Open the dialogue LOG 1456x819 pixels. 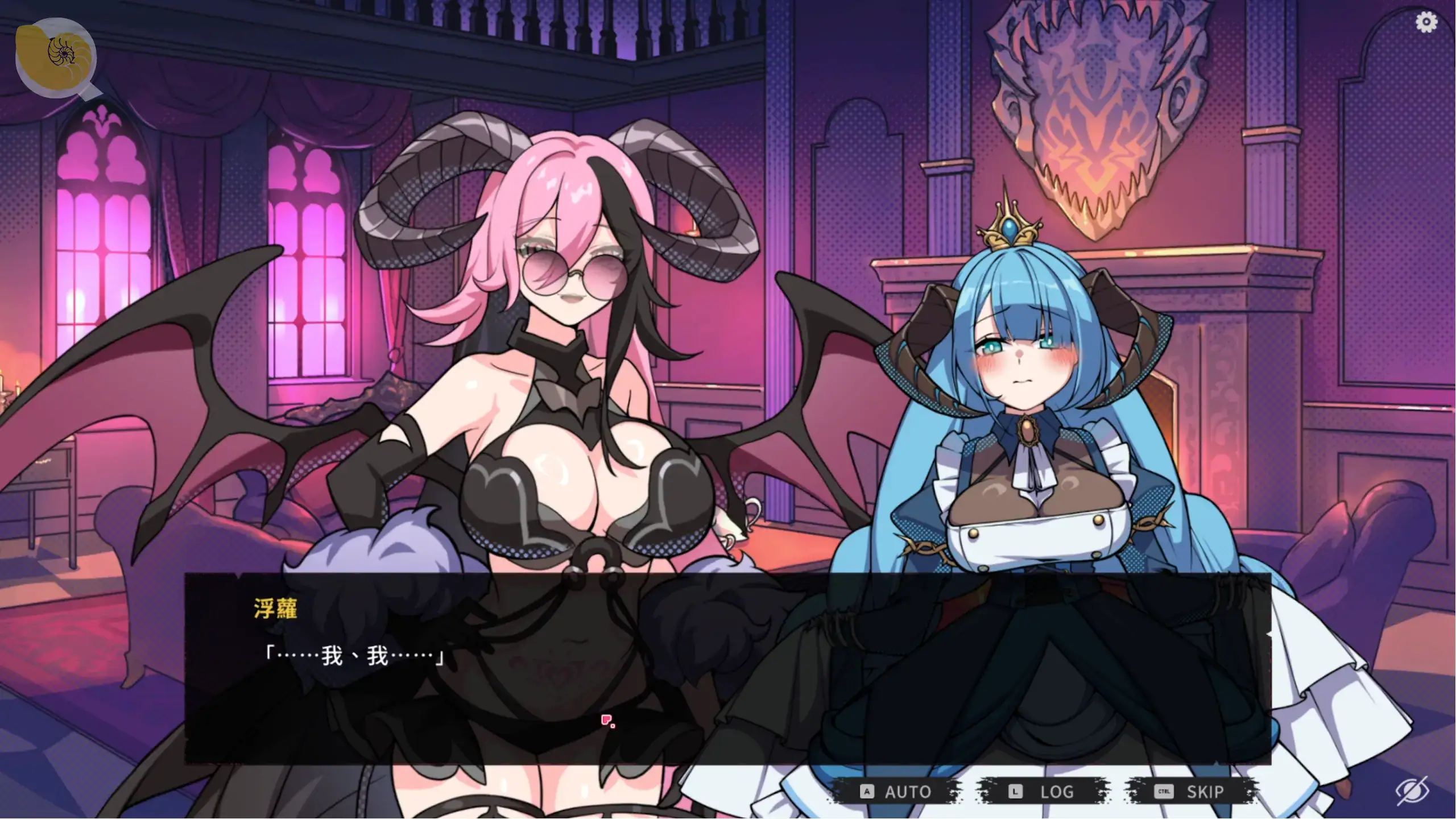tap(1044, 791)
